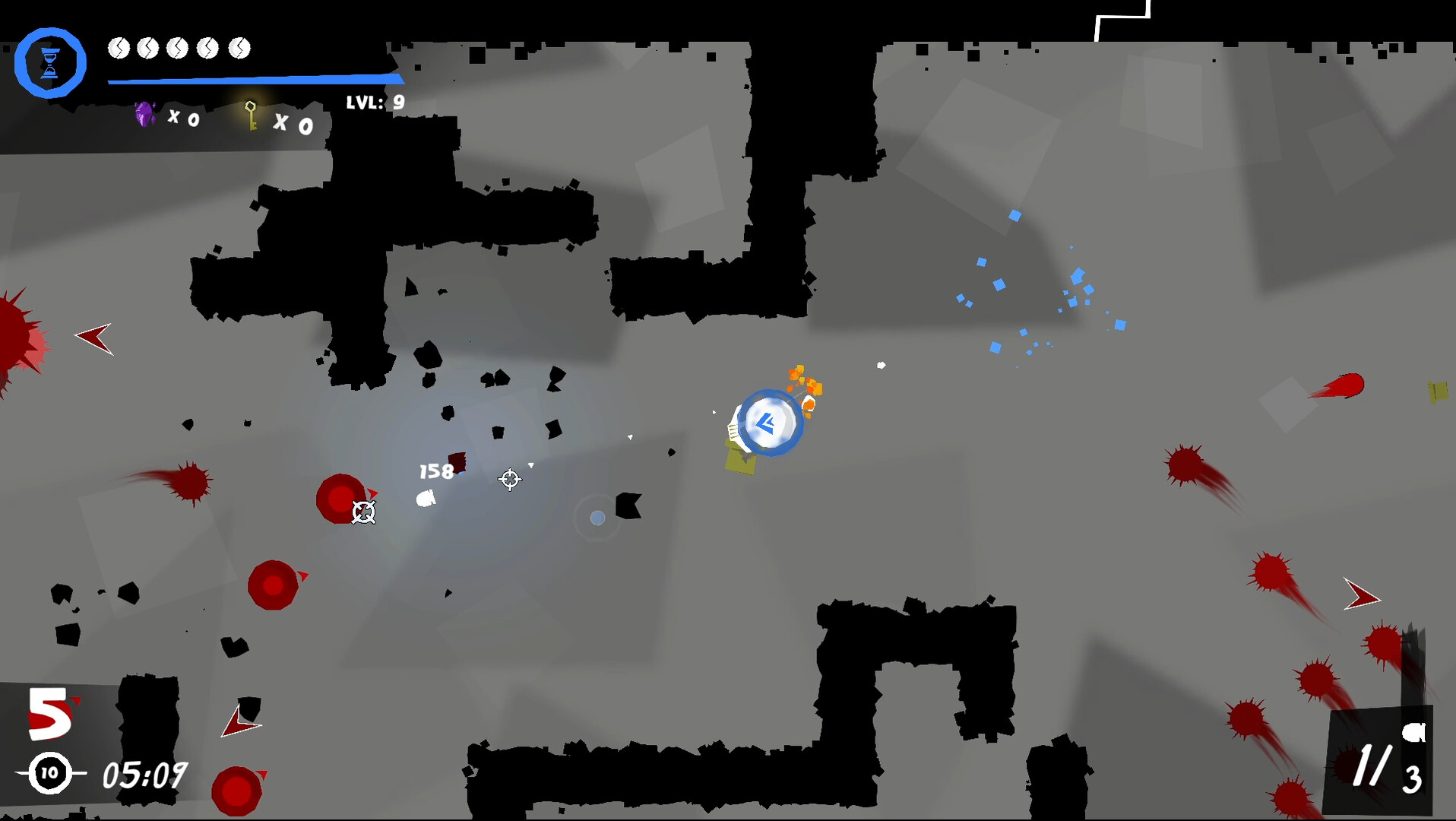Click the x0 gem count text
The width and height of the screenshot is (1456, 821).
(x=185, y=119)
